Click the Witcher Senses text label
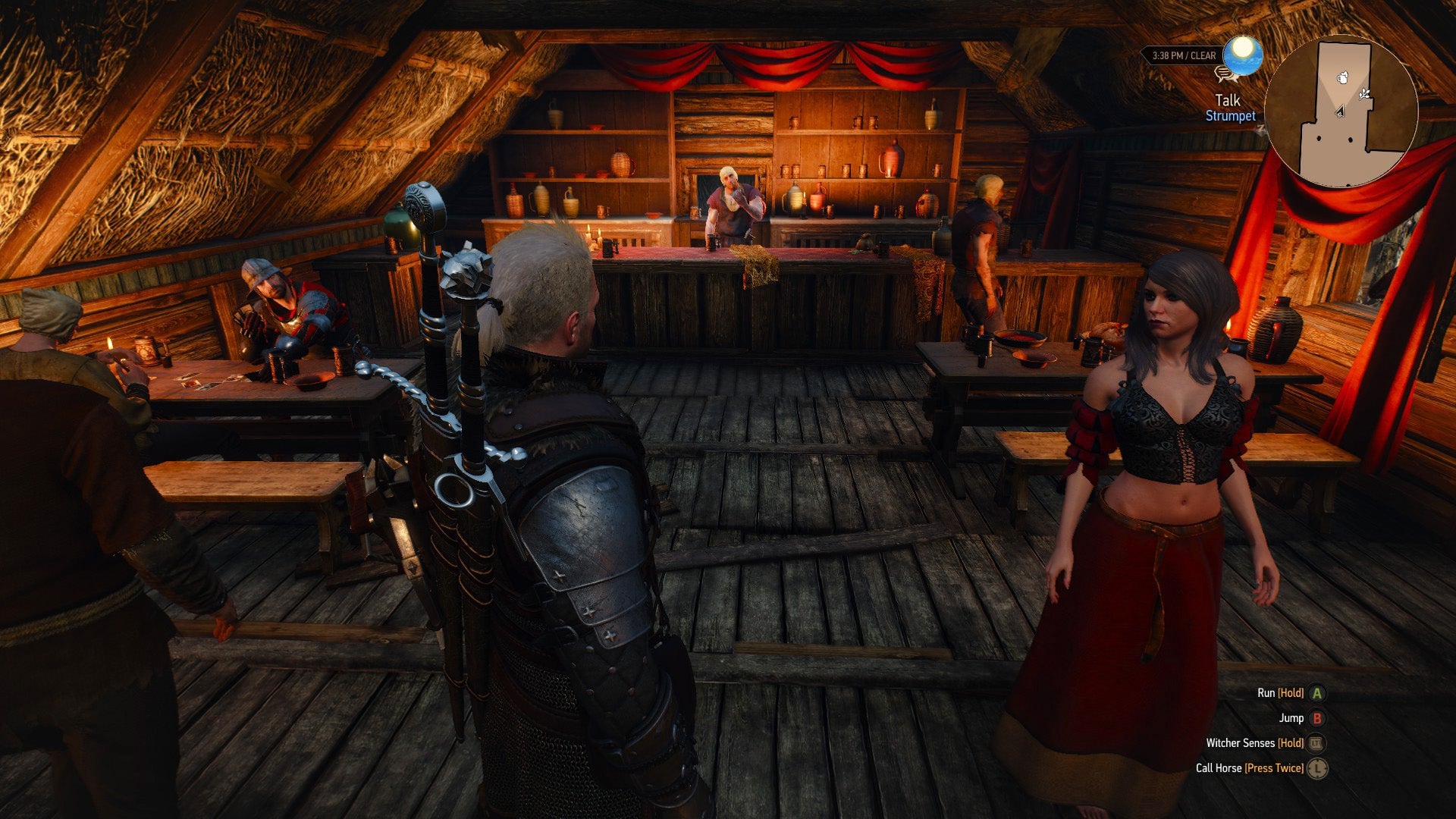The height and width of the screenshot is (819, 1456). tap(1241, 743)
